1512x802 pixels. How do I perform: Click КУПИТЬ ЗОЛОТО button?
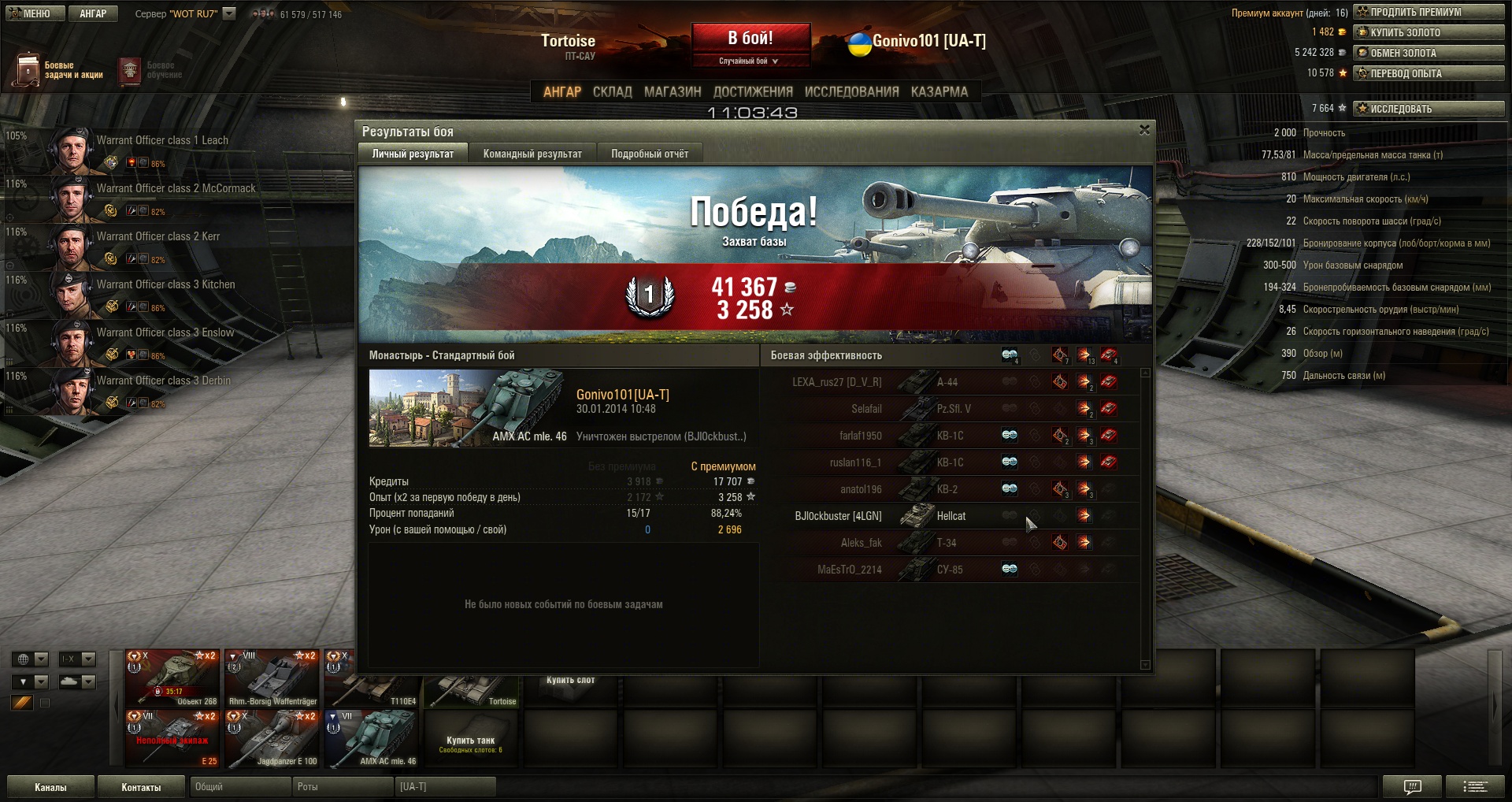pos(1429,32)
